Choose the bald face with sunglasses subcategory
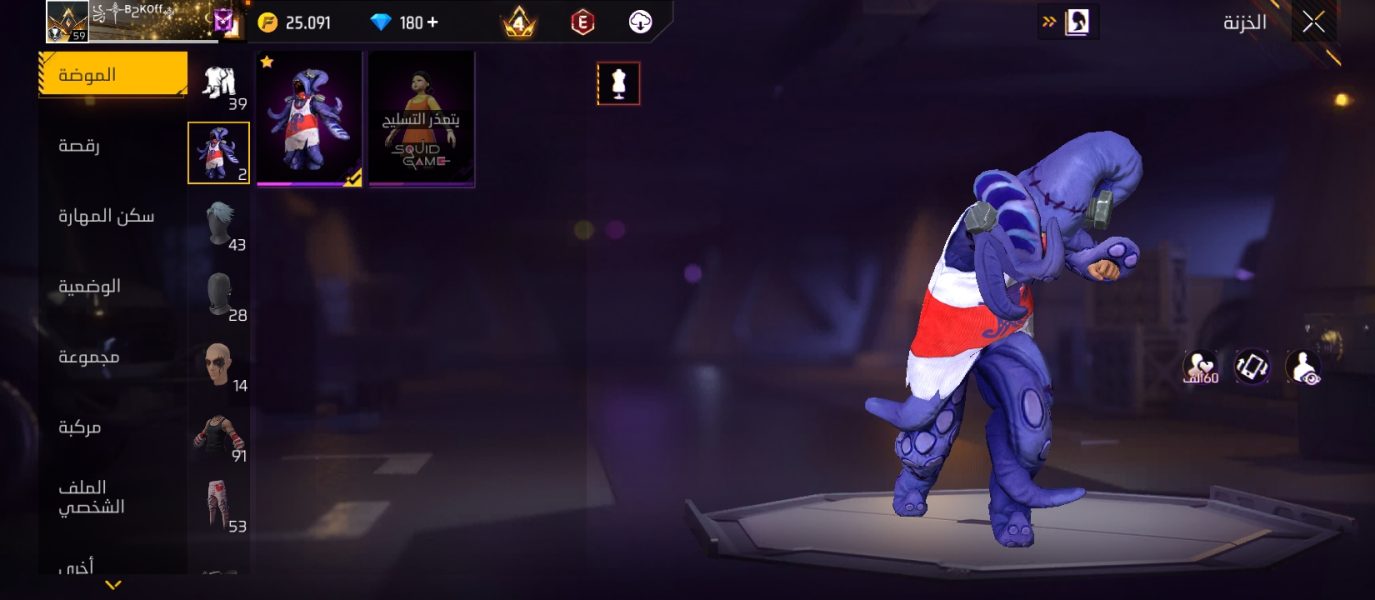Image resolution: width=1375 pixels, height=600 pixels. [x=219, y=365]
